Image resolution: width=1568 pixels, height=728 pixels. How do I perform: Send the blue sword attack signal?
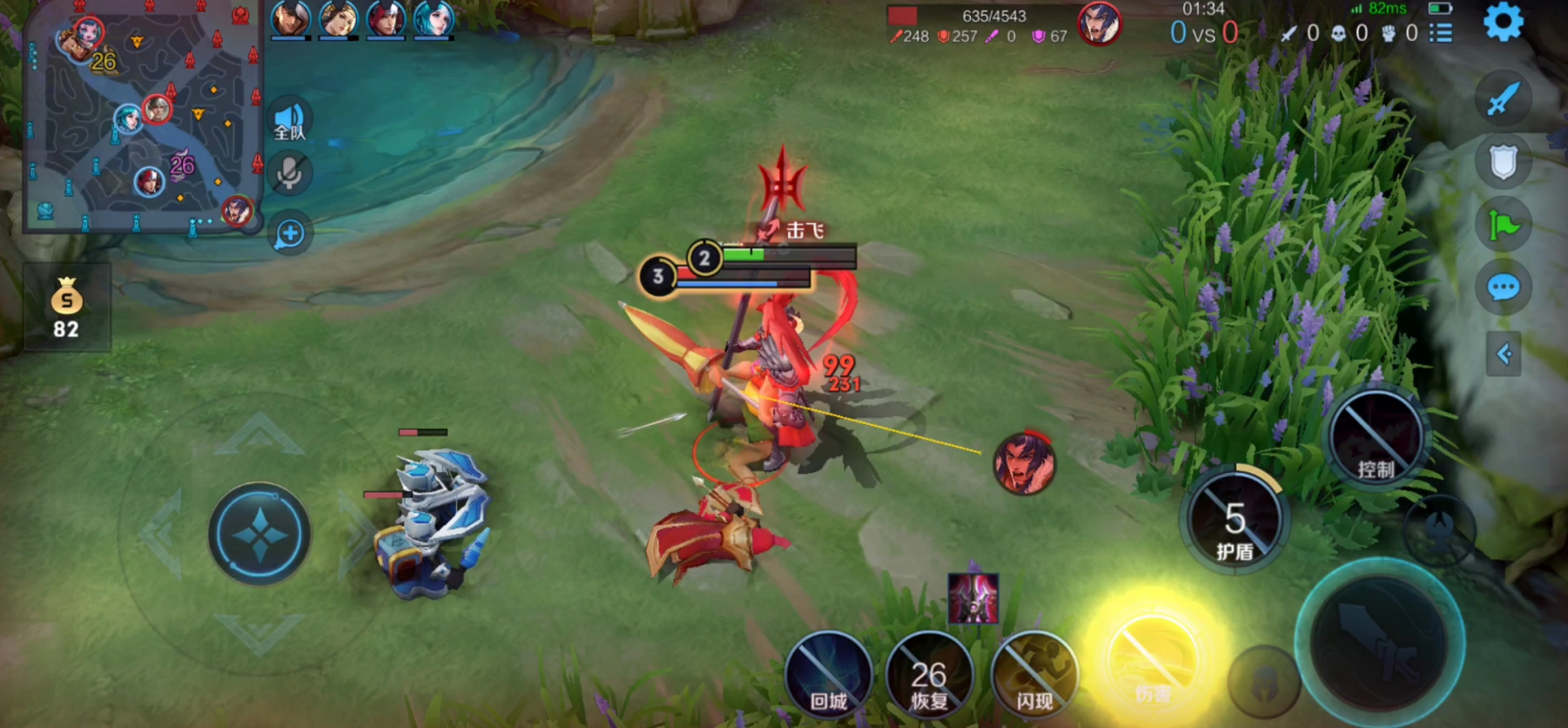click(x=1503, y=98)
